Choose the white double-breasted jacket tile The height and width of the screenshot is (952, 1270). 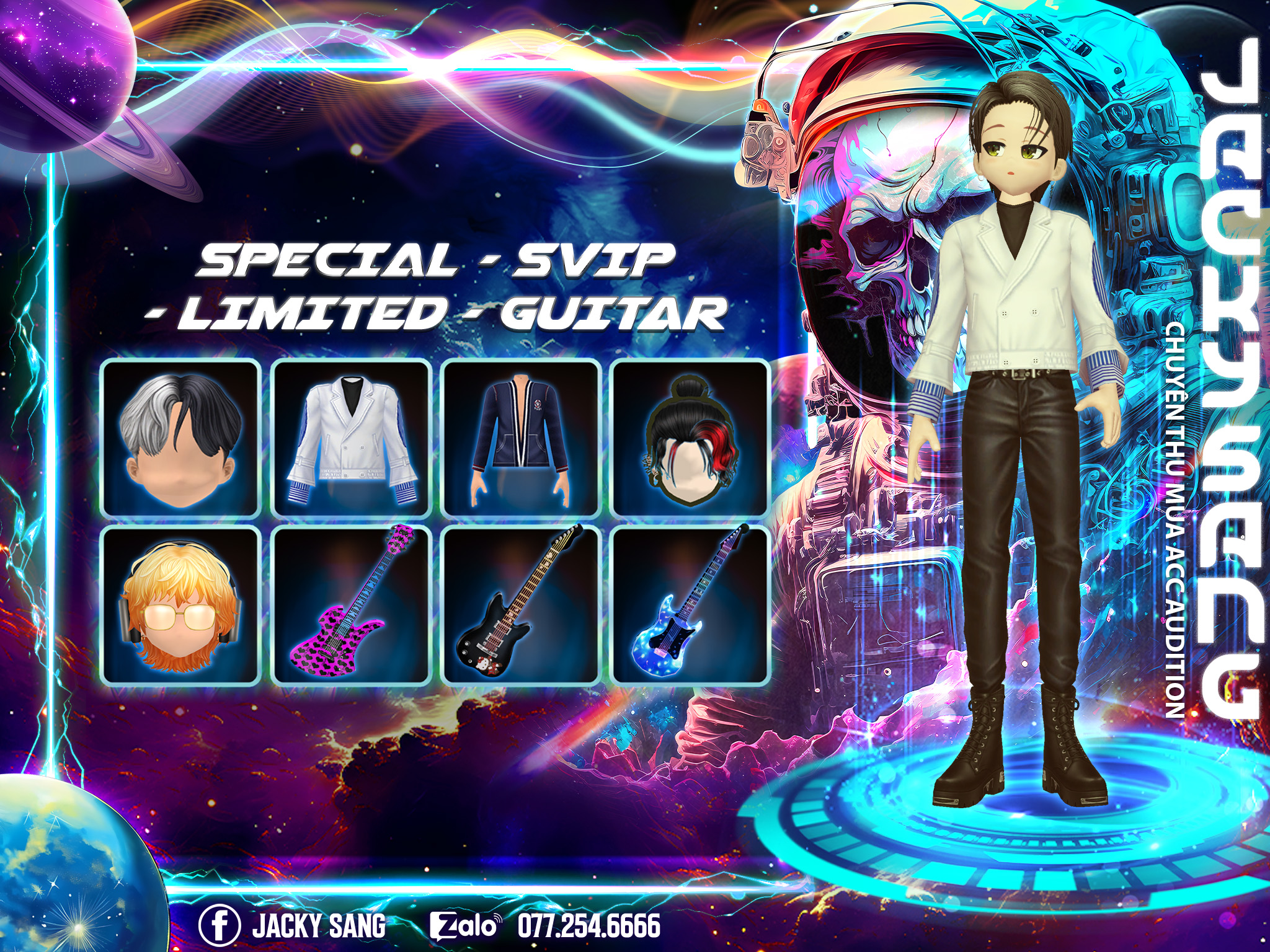pyautogui.click(x=352, y=439)
